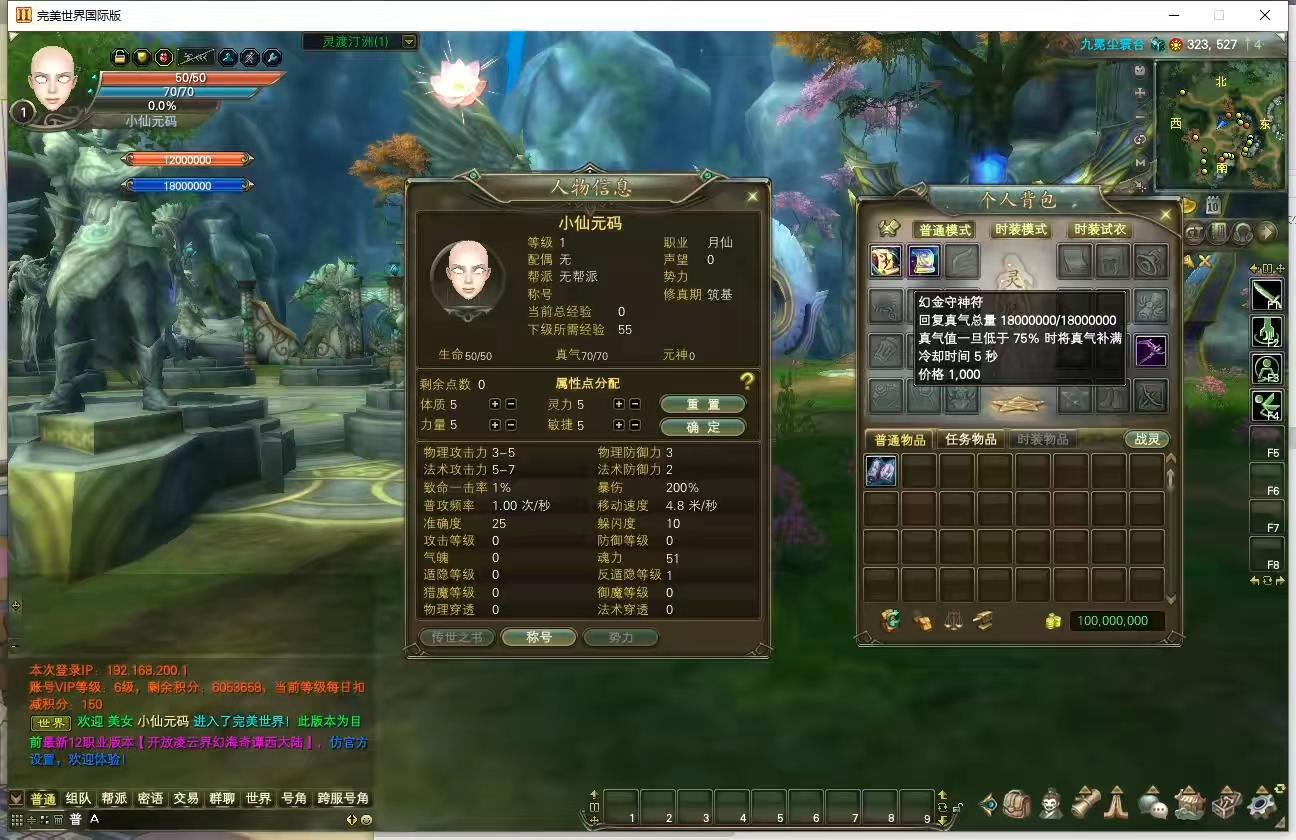
Task: Click the 确定 confirm button in character panel
Action: point(702,425)
